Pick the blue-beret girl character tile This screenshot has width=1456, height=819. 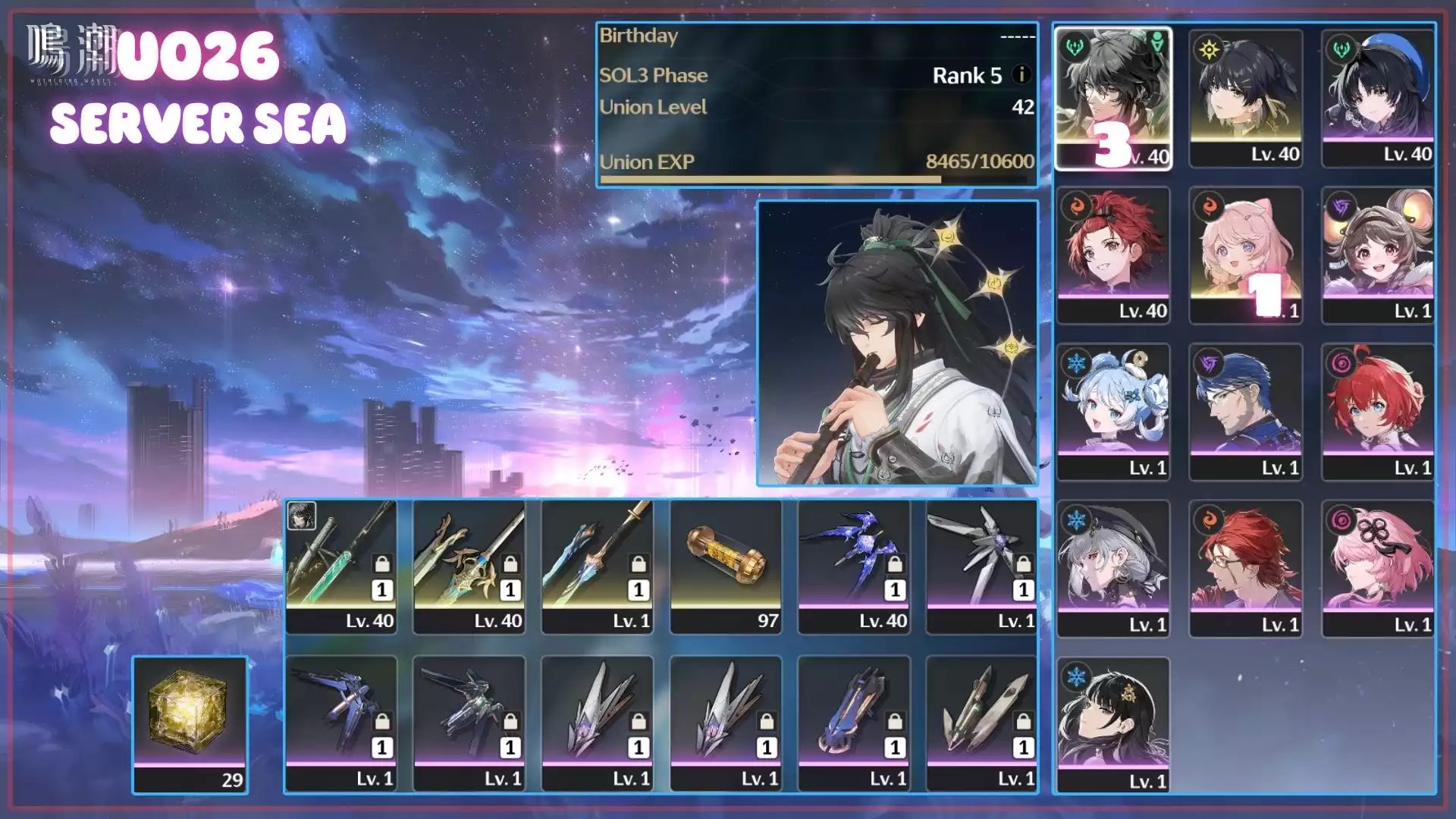tap(1377, 97)
